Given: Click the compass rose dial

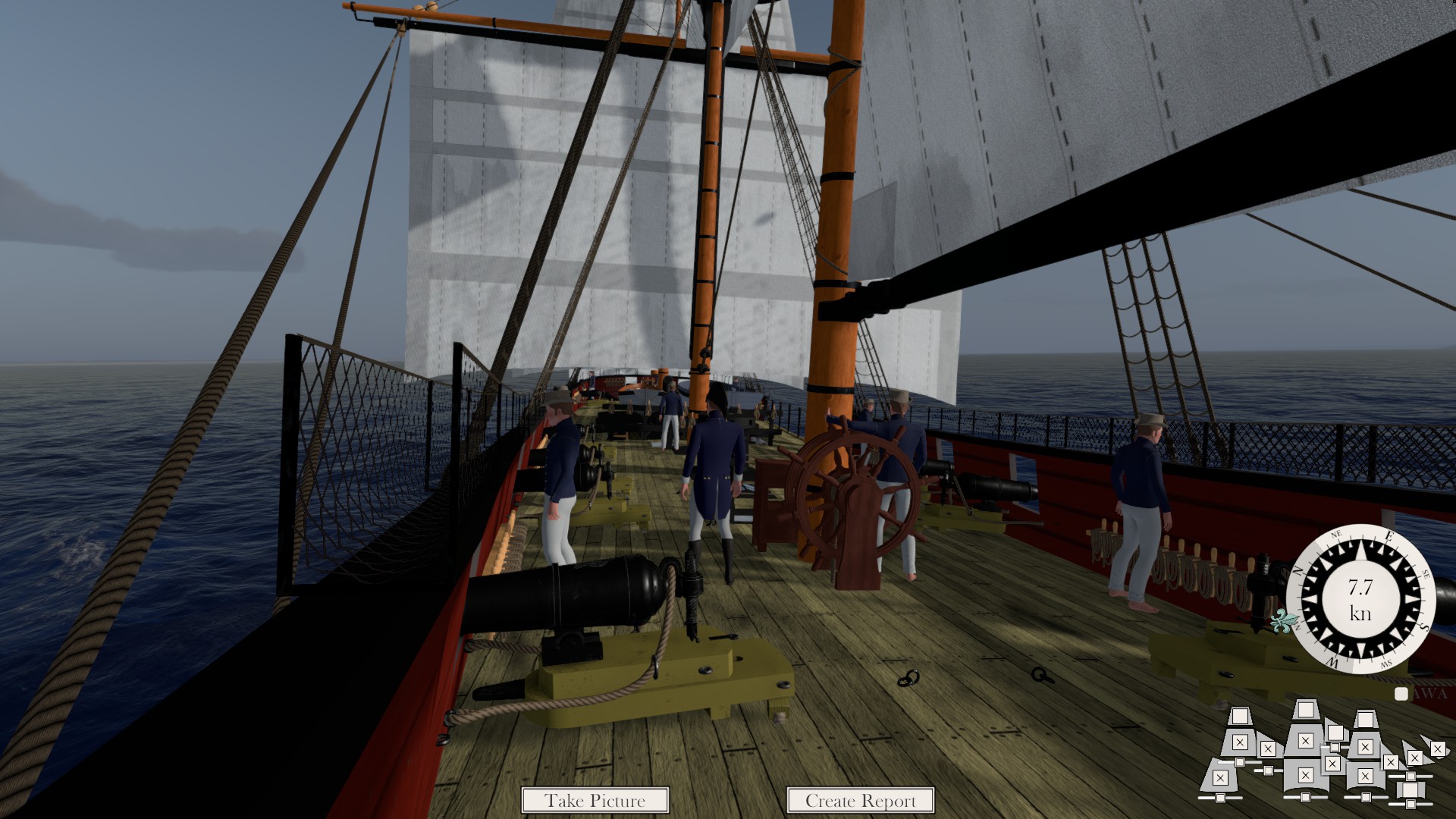Looking at the screenshot, I should pos(1360,599).
